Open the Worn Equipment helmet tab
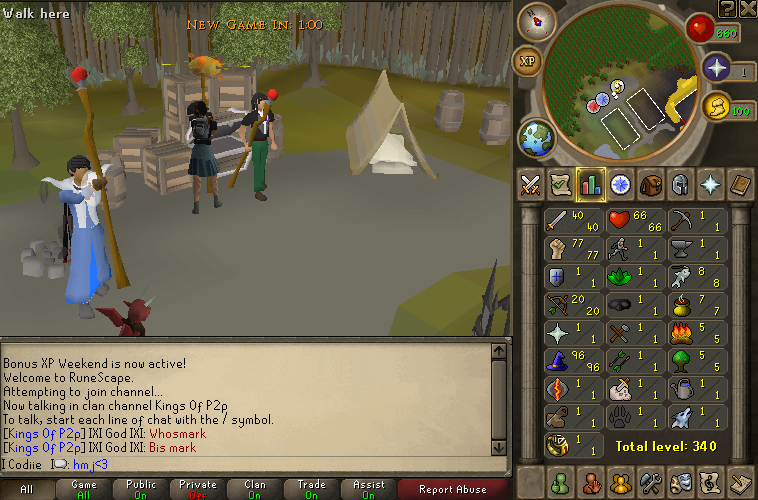758x500 pixels. (681, 185)
